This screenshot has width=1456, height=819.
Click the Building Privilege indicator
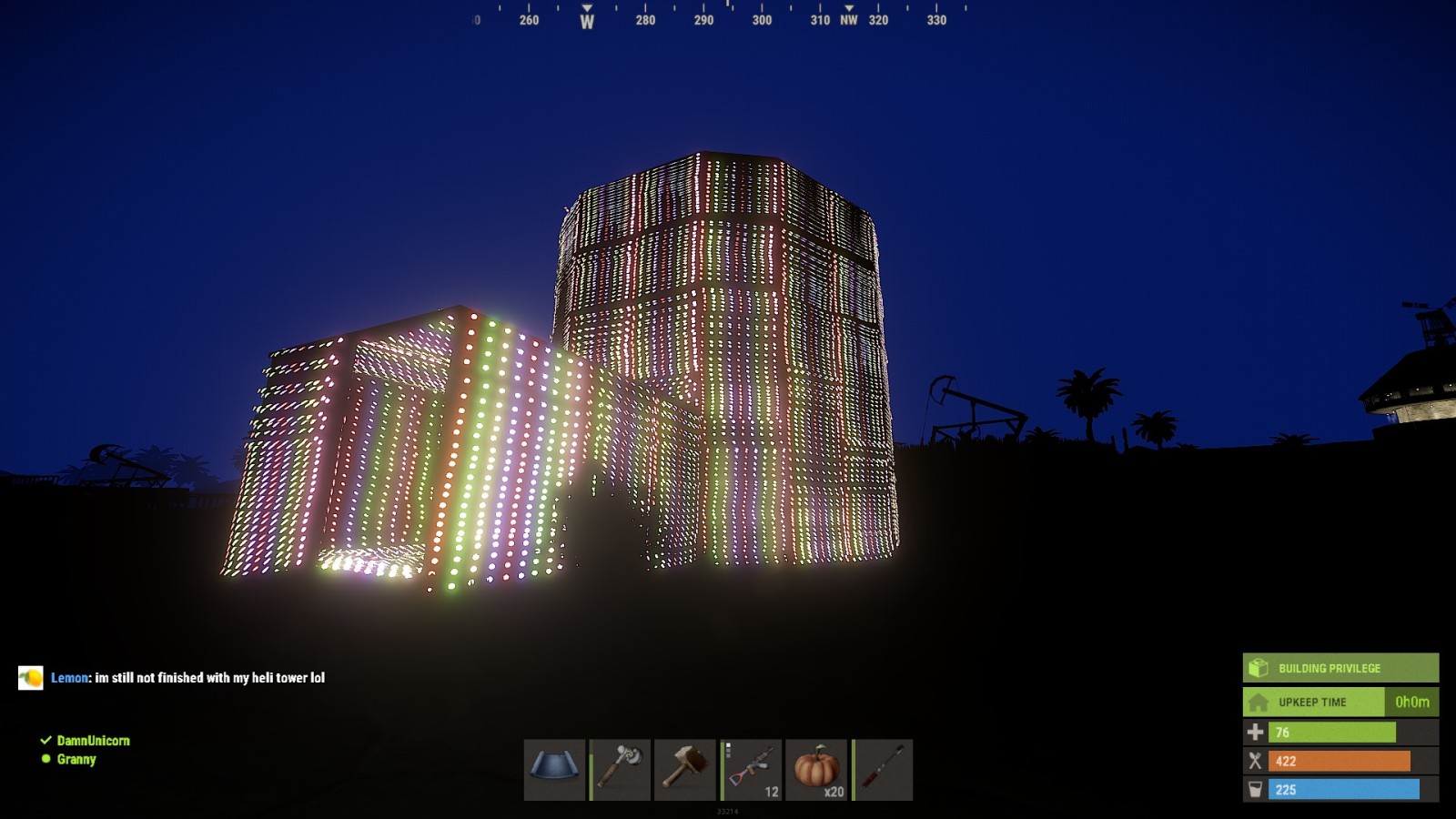(1340, 668)
